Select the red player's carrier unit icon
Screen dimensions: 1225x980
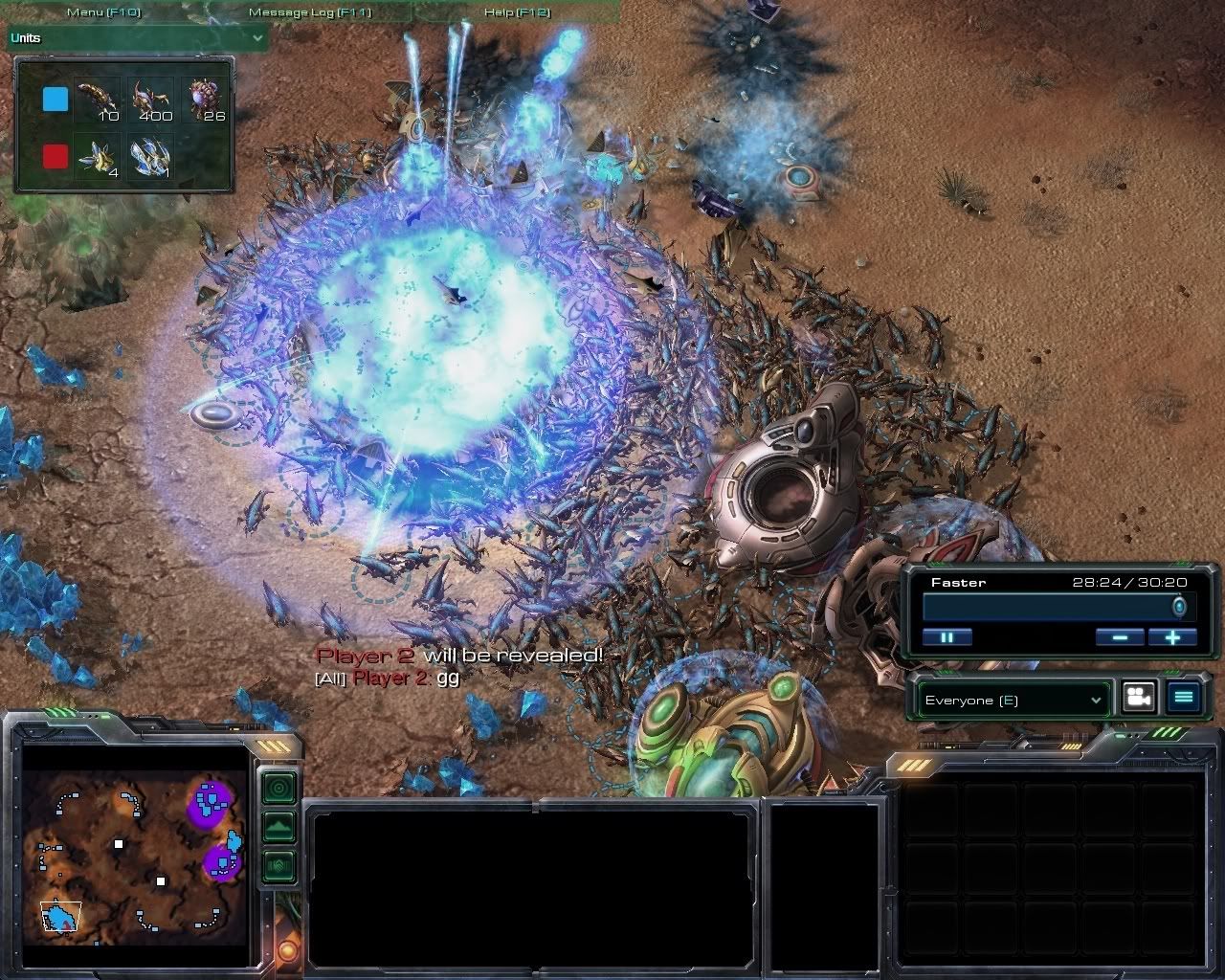tap(151, 156)
